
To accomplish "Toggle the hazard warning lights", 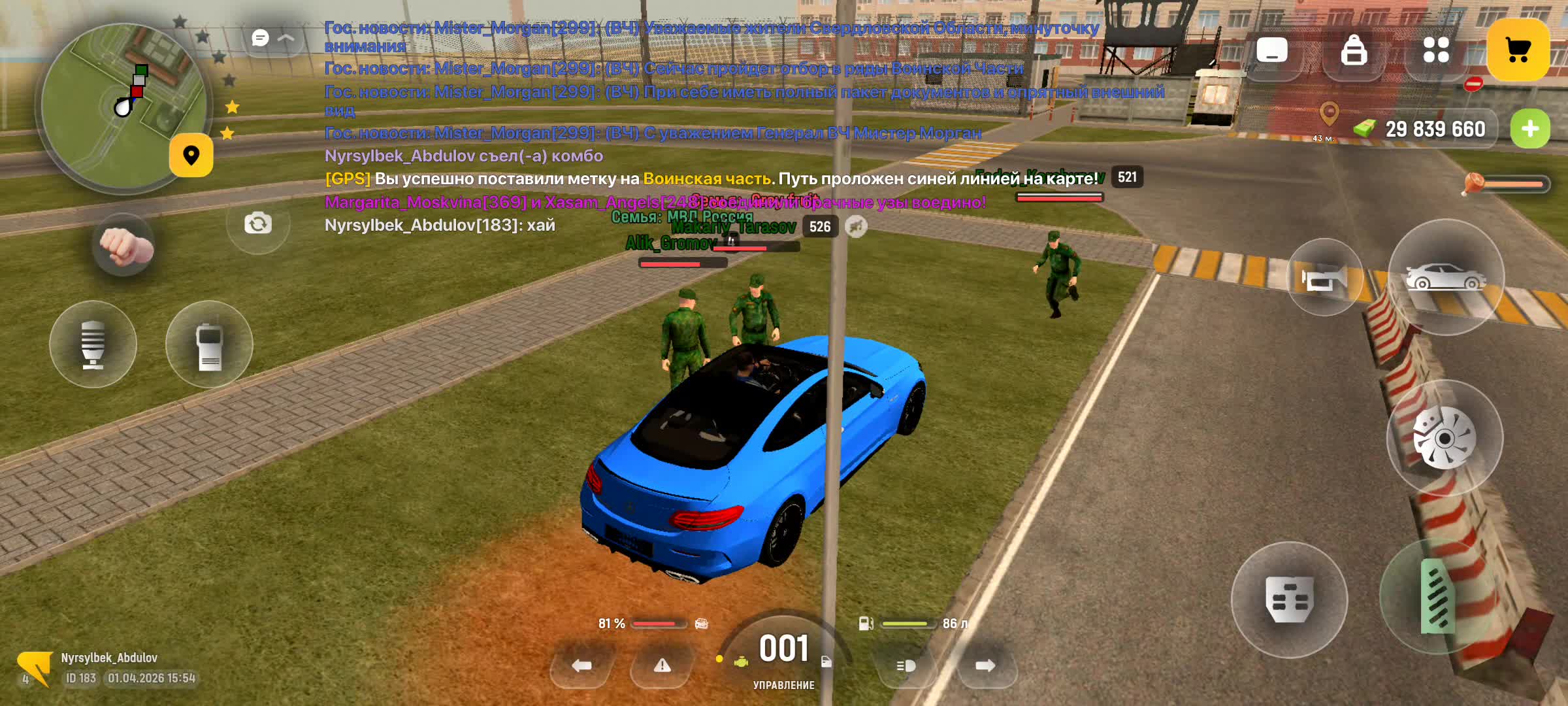I will pyautogui.click(x=662, y=665).
